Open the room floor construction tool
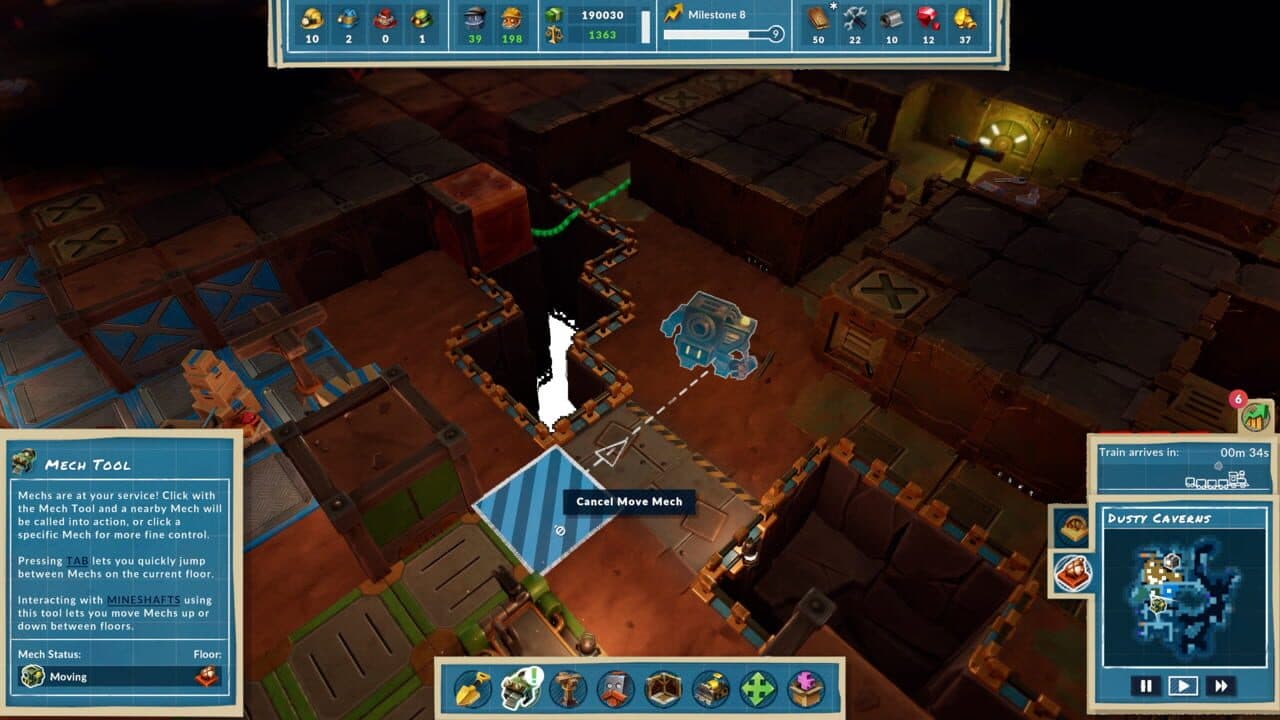 [663, 689]
